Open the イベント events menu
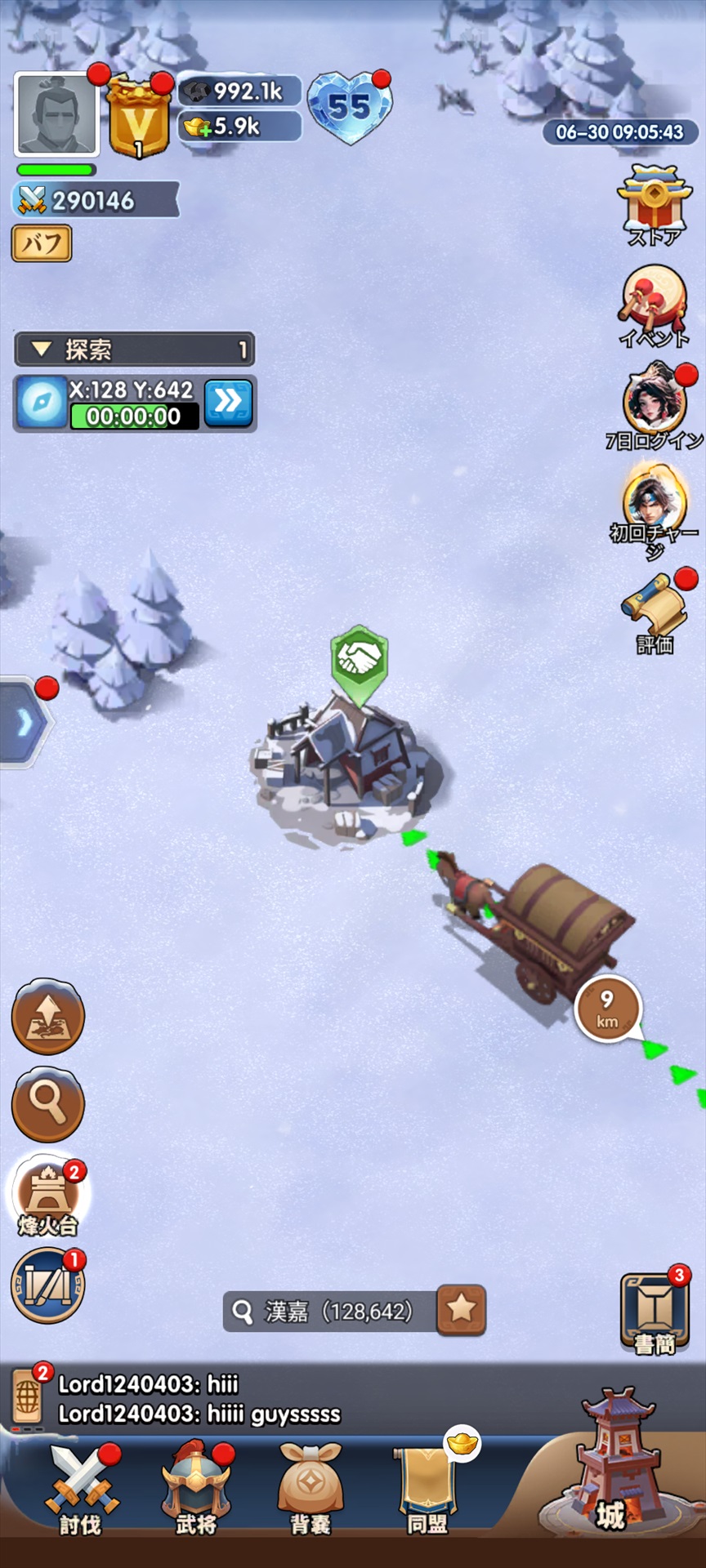 coord(654,305)
